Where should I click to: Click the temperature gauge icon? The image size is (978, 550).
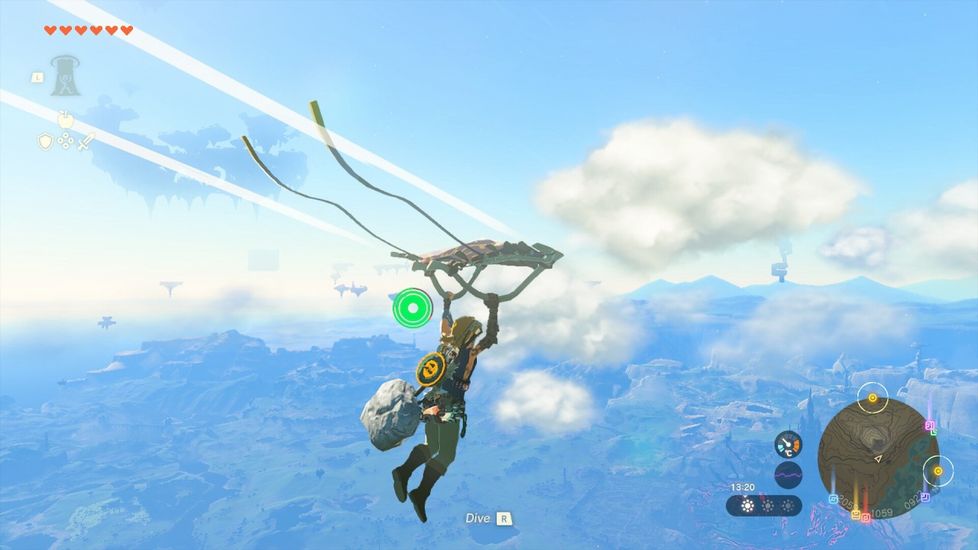788,444
